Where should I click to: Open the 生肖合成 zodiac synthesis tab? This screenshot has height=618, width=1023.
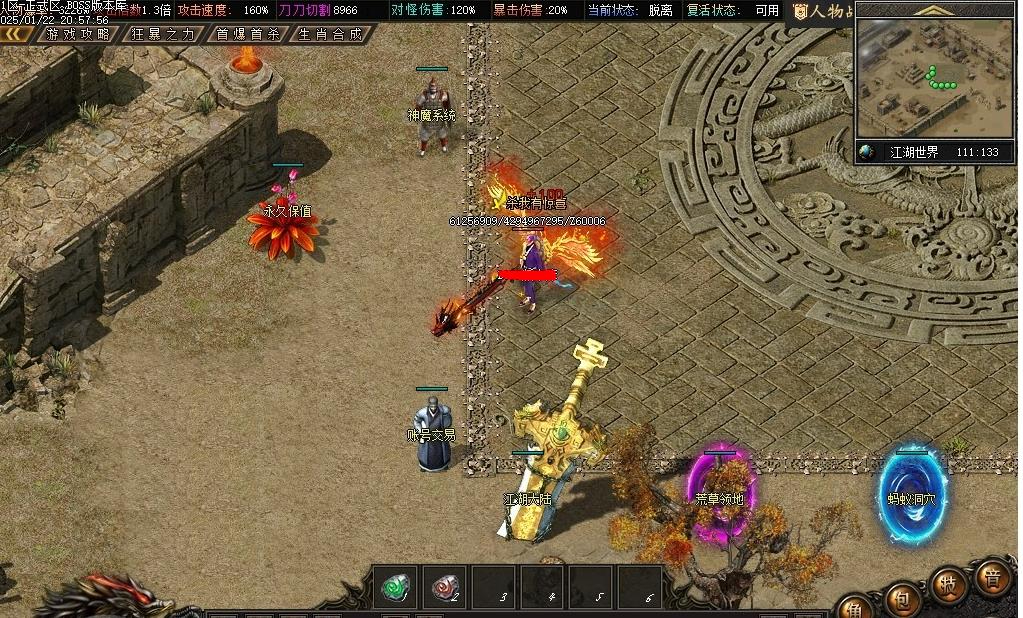point(331,33)
